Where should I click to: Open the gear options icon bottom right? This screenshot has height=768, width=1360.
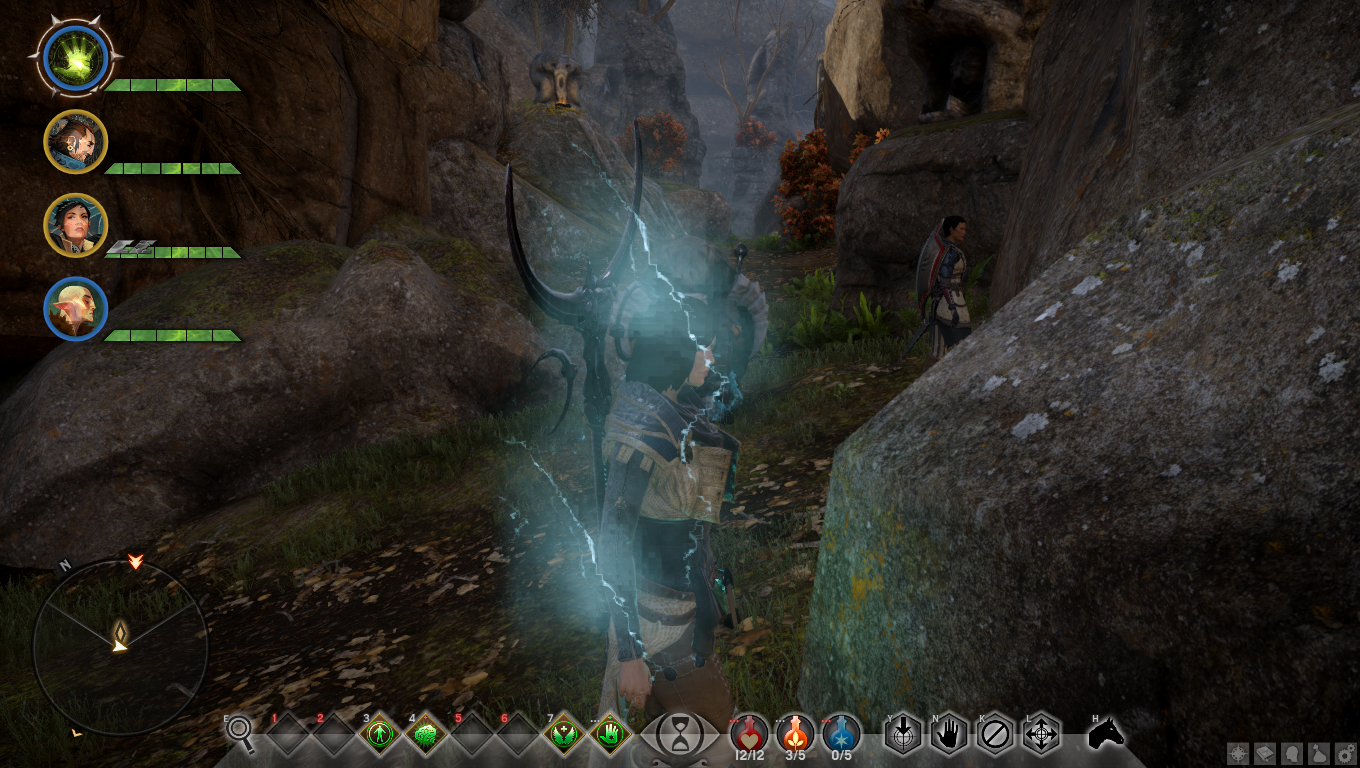[x=1345, y=753]
